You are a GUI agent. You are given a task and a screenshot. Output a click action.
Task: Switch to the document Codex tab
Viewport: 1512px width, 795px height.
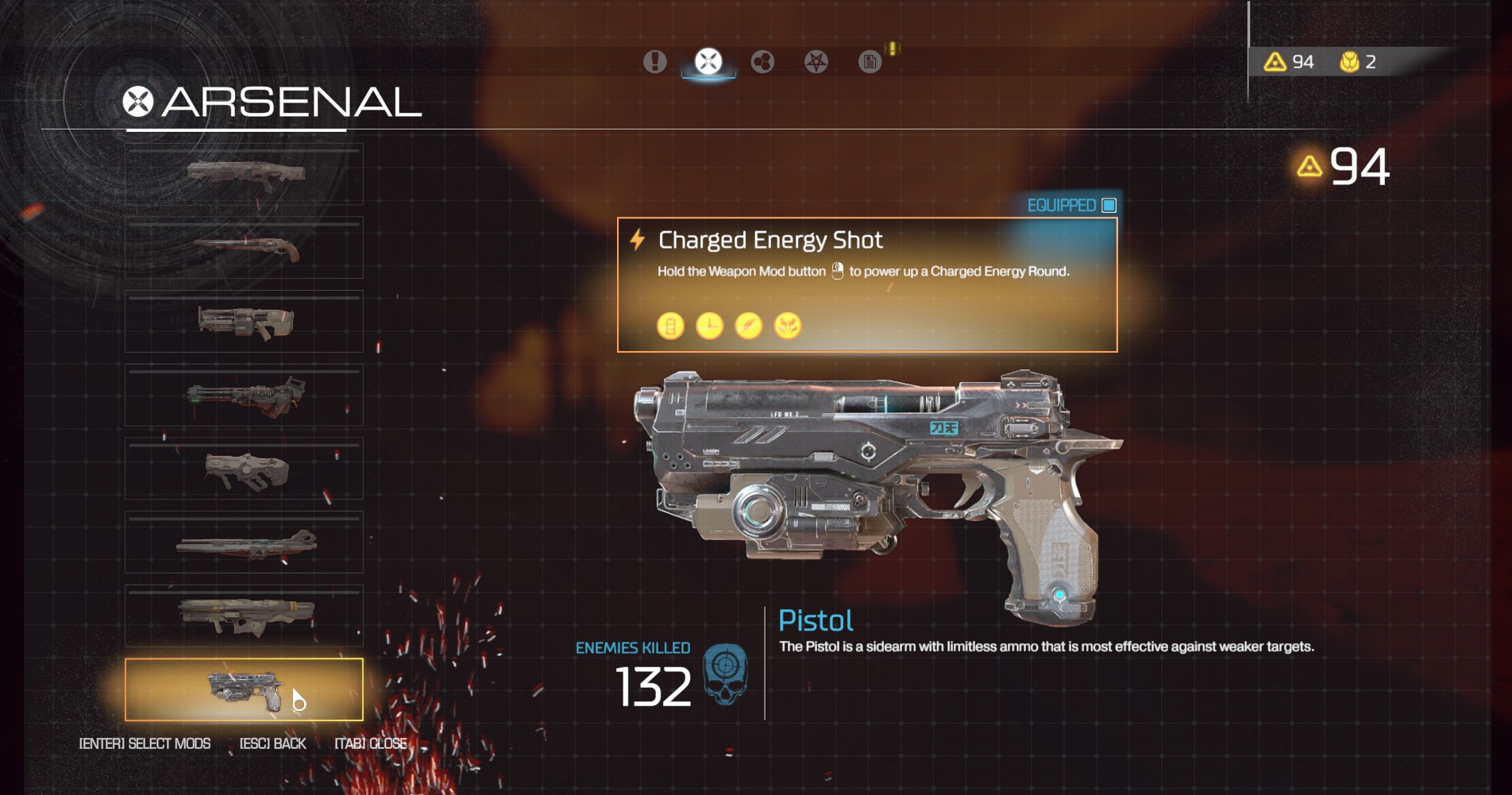click(x=870, y=61)
